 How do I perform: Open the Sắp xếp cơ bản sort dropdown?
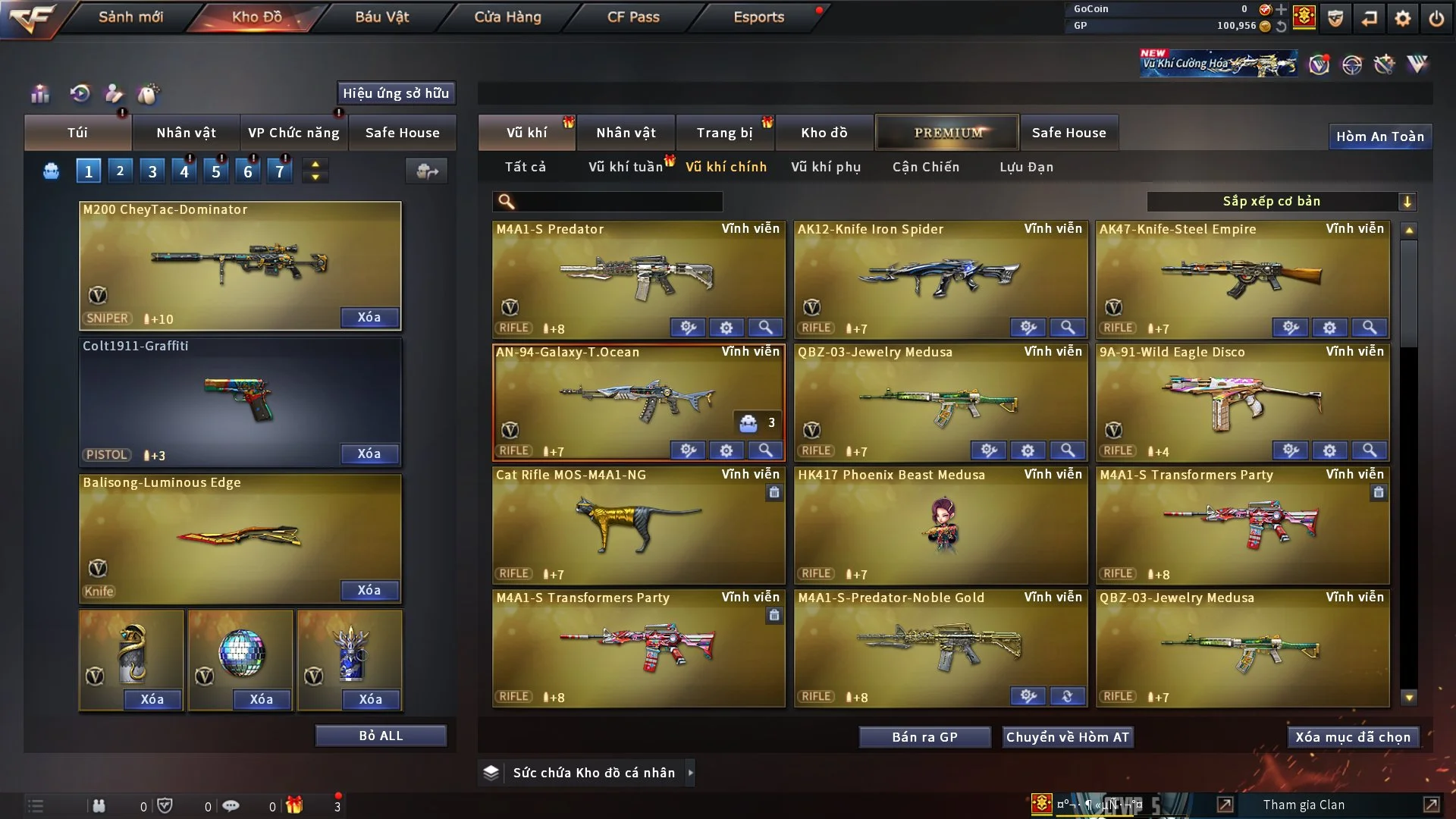[1281, 202]
